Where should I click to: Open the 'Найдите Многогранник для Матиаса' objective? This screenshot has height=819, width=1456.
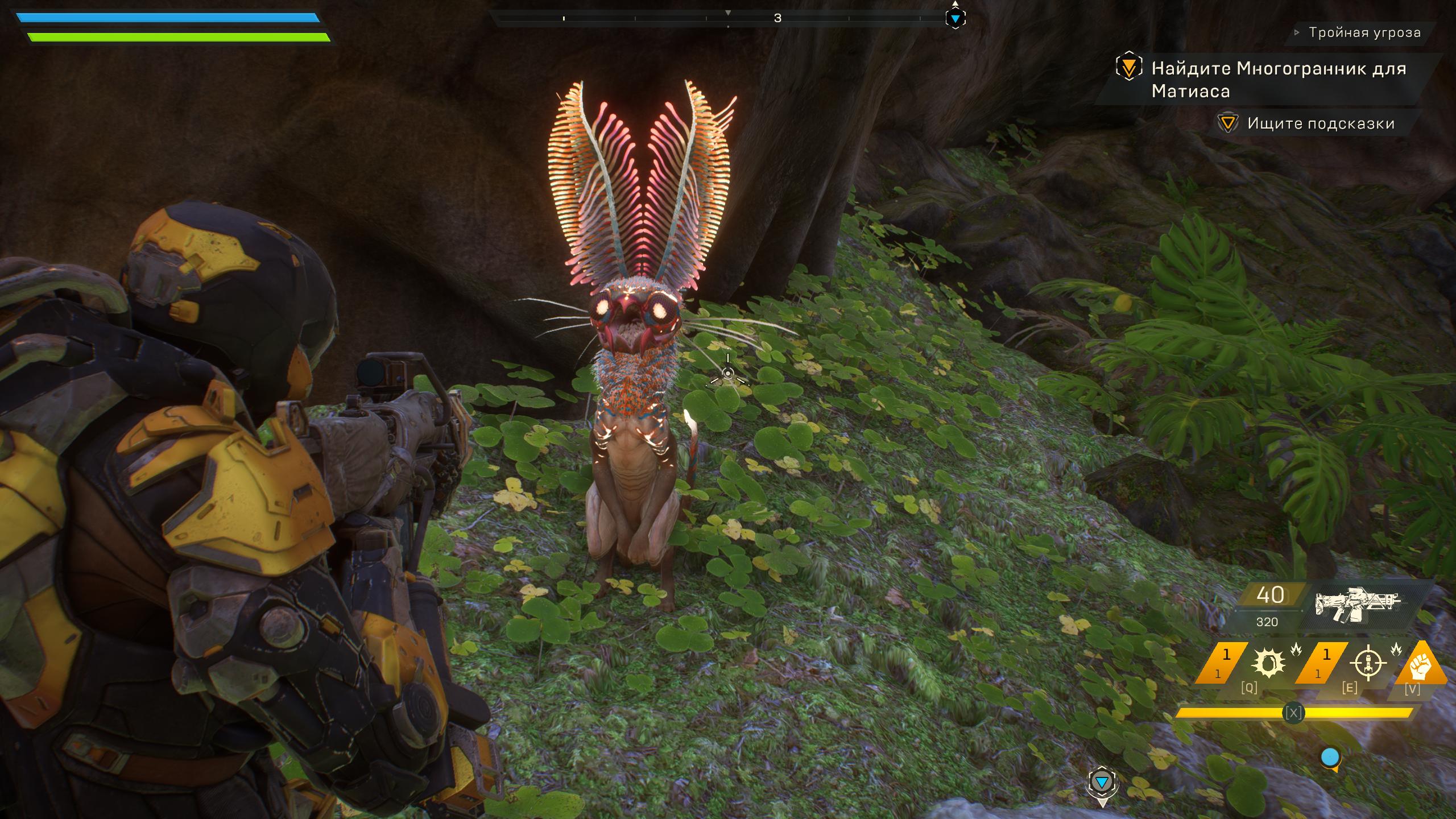[x=1277, y=80]
